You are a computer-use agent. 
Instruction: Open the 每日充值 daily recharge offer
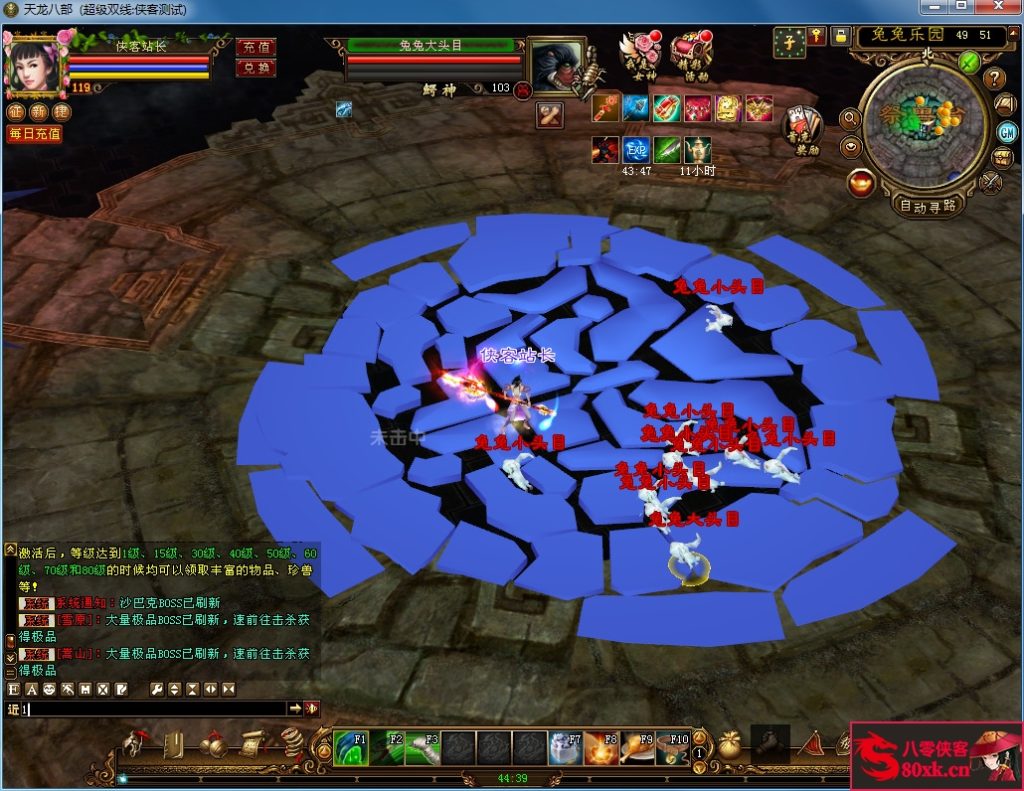[x=34, y=133]
